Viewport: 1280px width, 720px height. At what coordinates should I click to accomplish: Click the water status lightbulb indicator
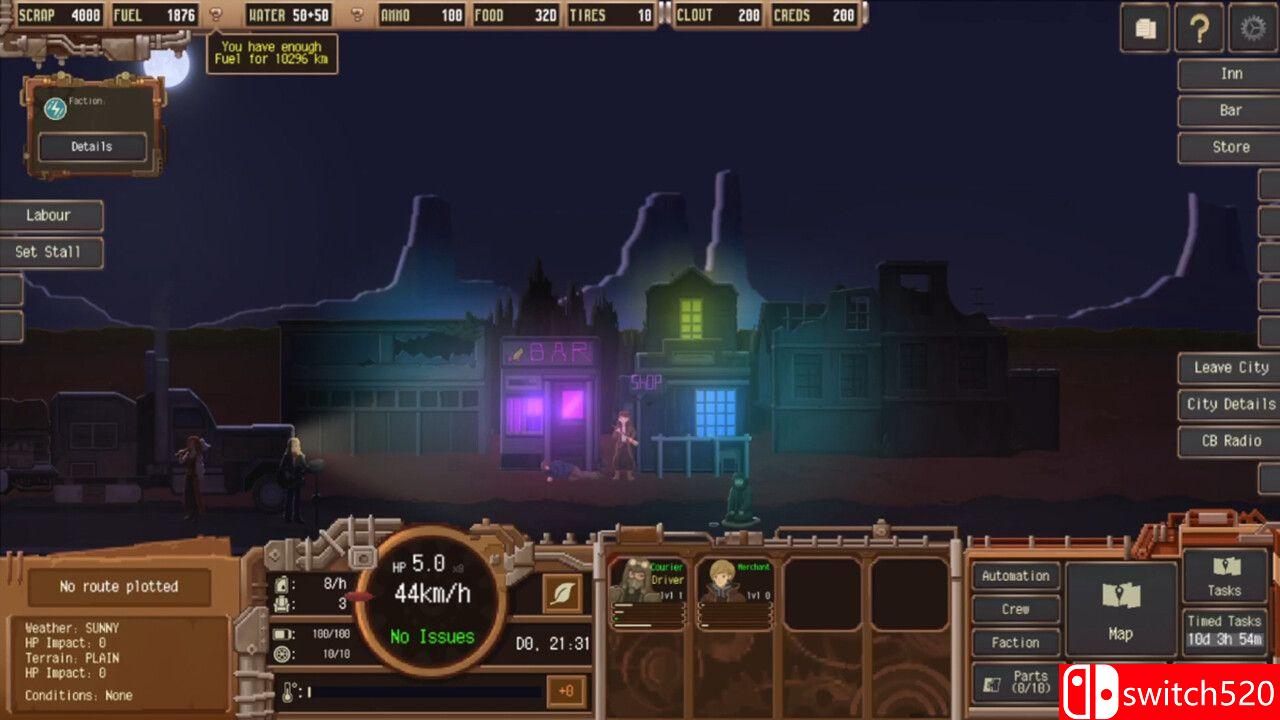tap(356, 15)
